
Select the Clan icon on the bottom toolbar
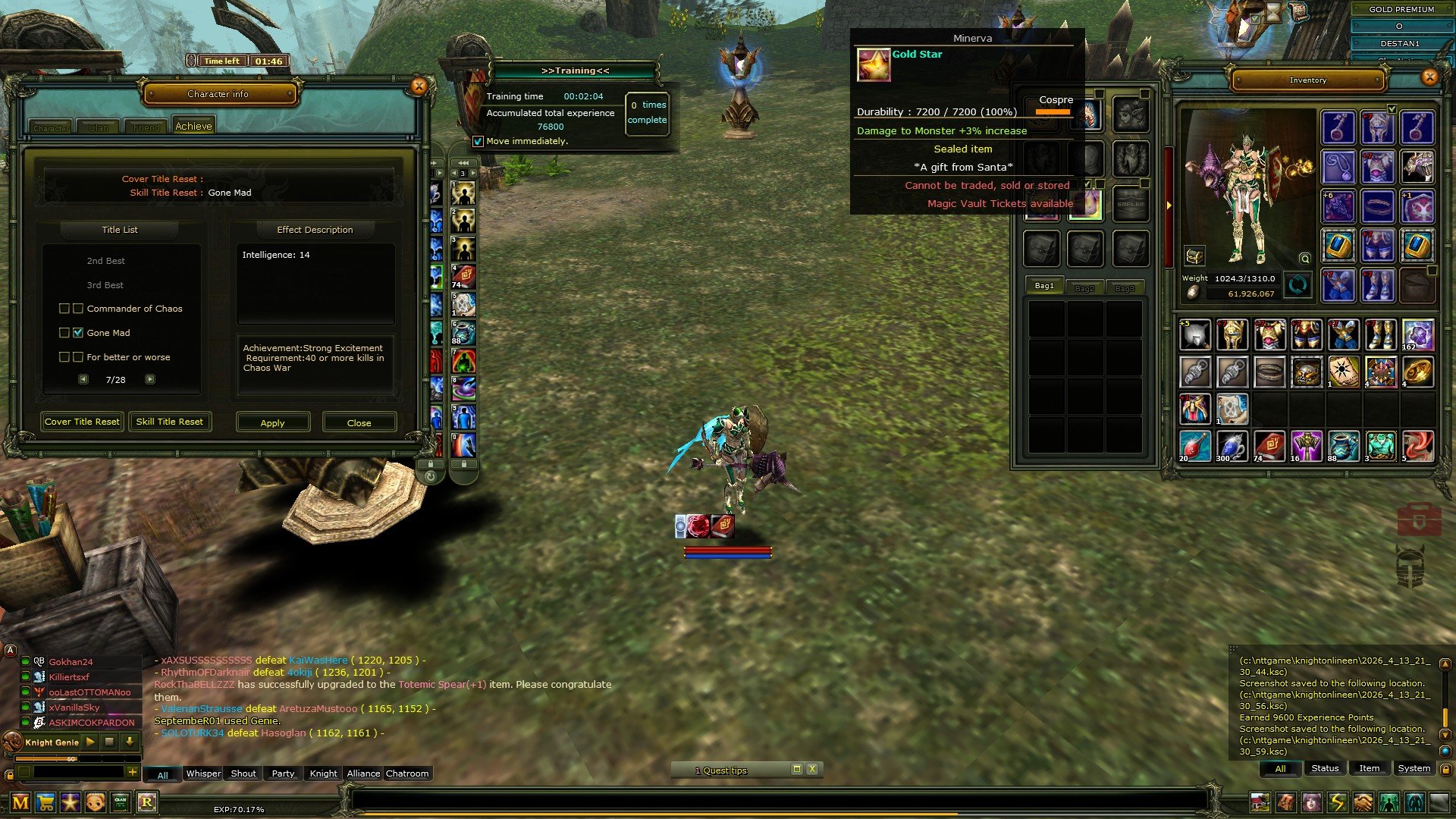pos(120,802)
